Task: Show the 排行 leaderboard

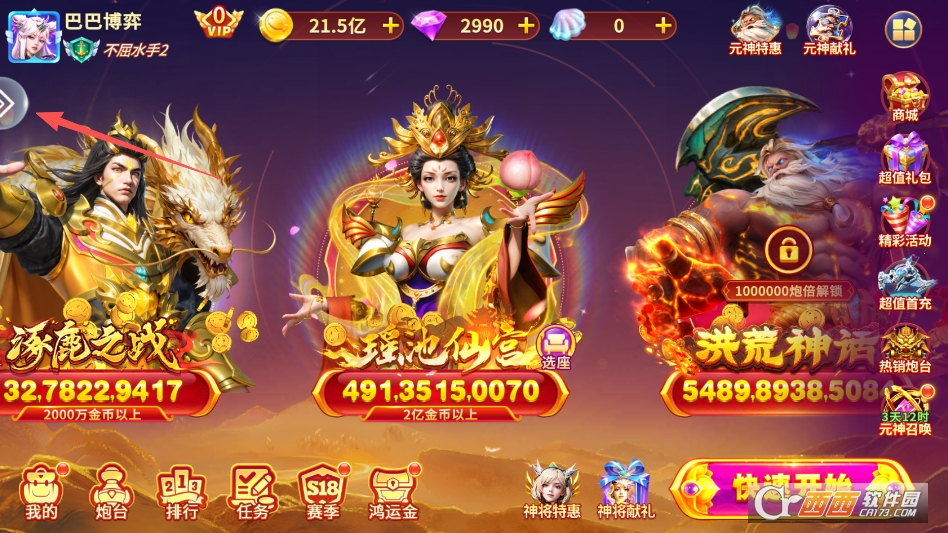Action: point(181,491)
